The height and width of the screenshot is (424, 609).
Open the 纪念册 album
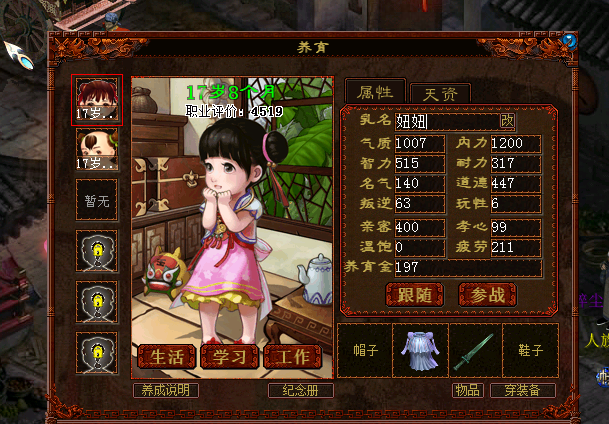[x=300, y=390]
